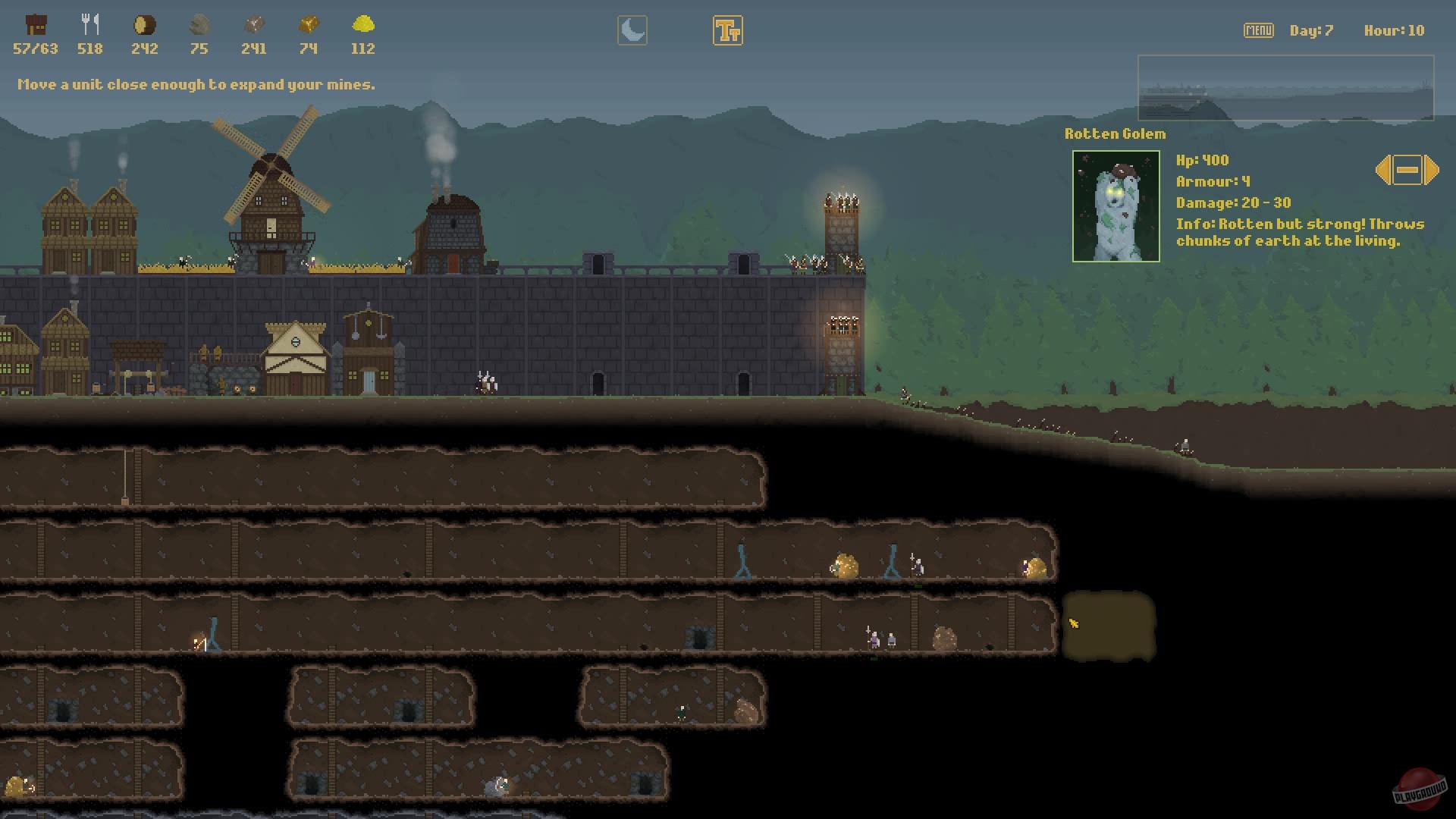1456x819 pixels.
Task: Open the MENU from the top bar
Action: 1258,30
